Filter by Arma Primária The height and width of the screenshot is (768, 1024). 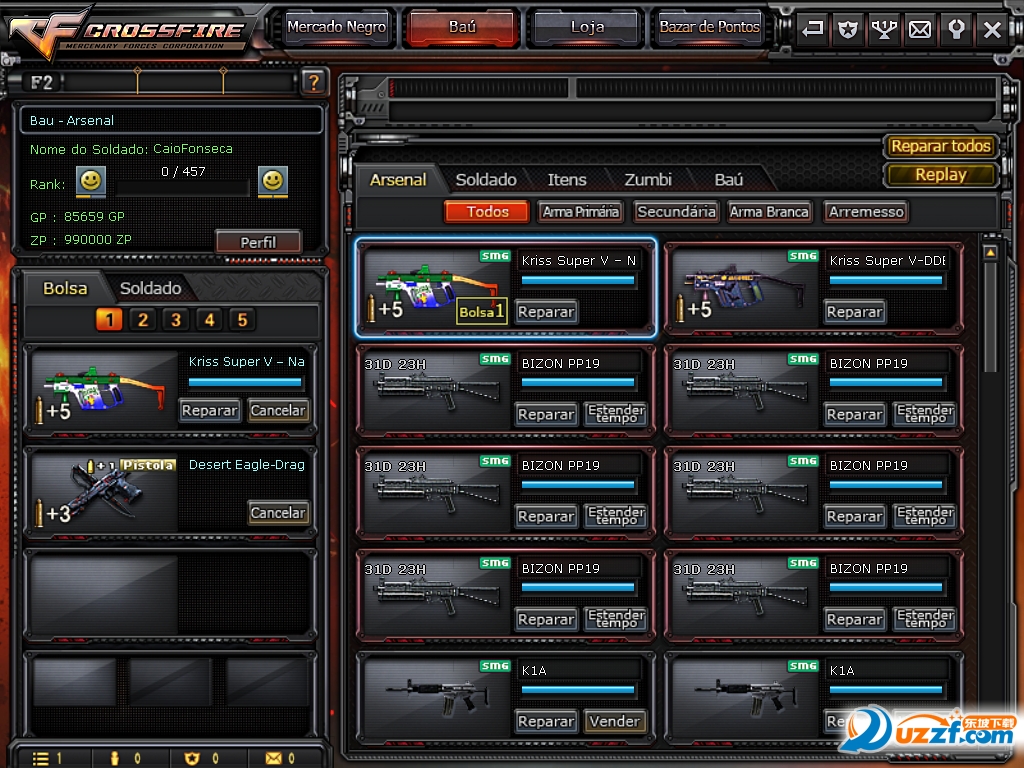(581, 212)
